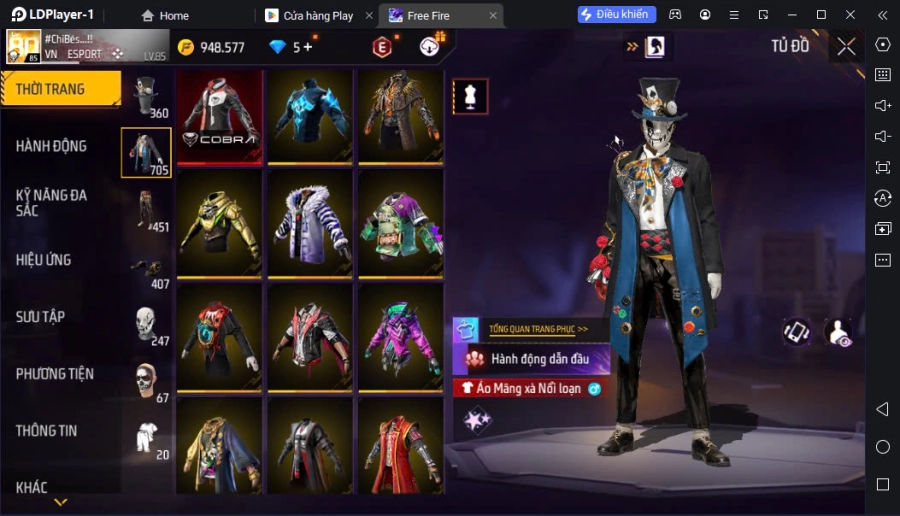
Task: Show the SƯU TẬP category
Action: click(x=41, y=317)
